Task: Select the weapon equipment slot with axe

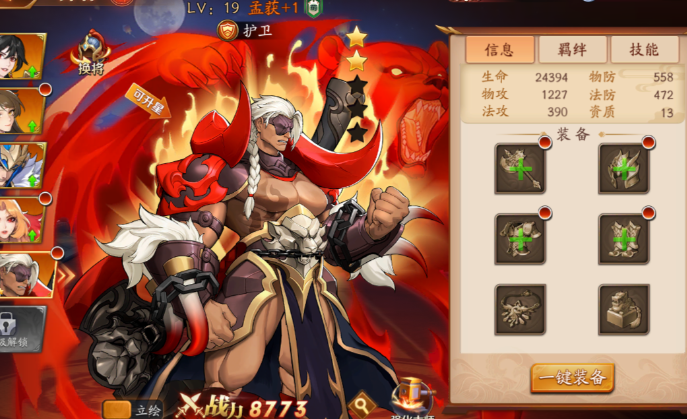Action: (520, 168)
